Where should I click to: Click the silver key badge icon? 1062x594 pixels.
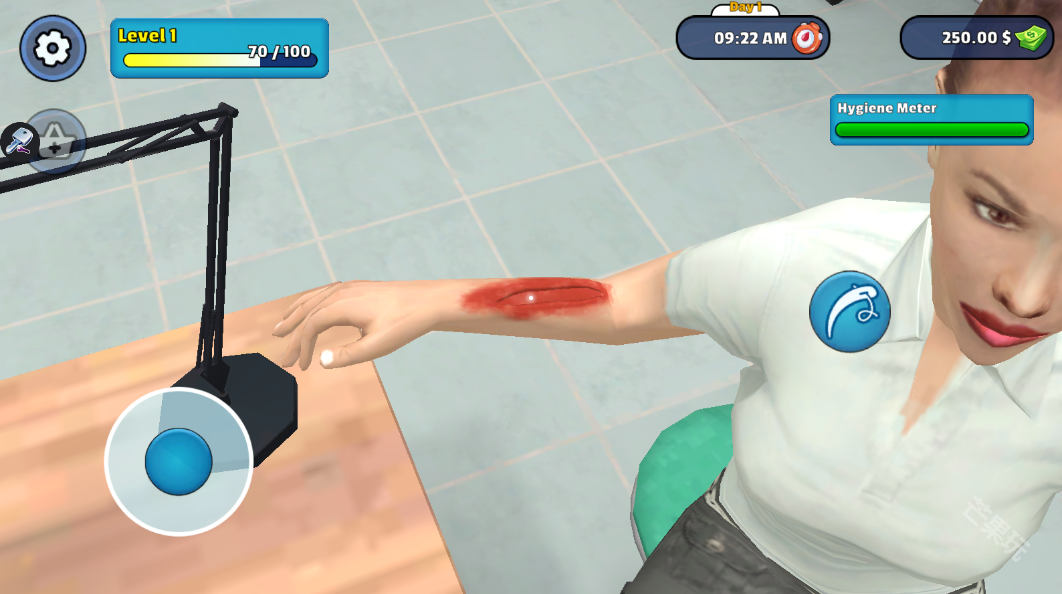19,140
